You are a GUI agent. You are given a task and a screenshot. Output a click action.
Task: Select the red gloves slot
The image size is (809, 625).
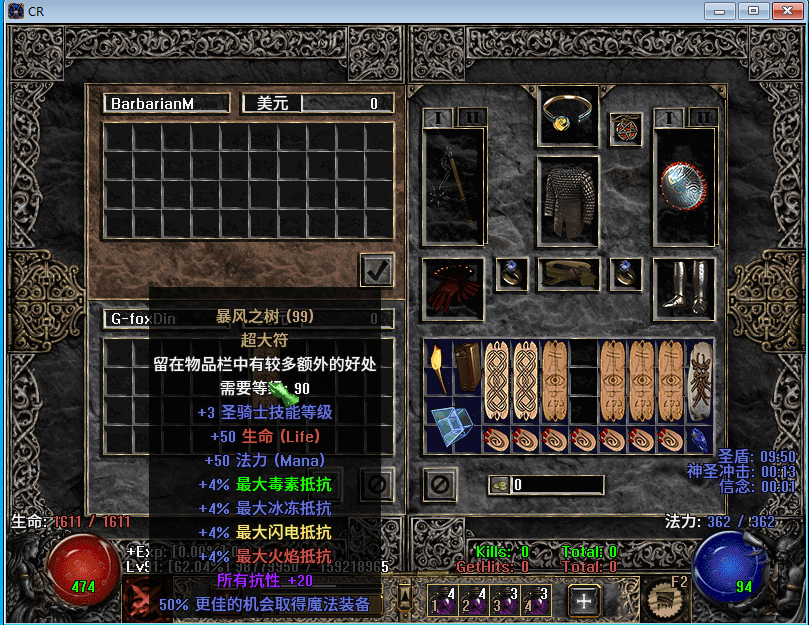[453, 287]
